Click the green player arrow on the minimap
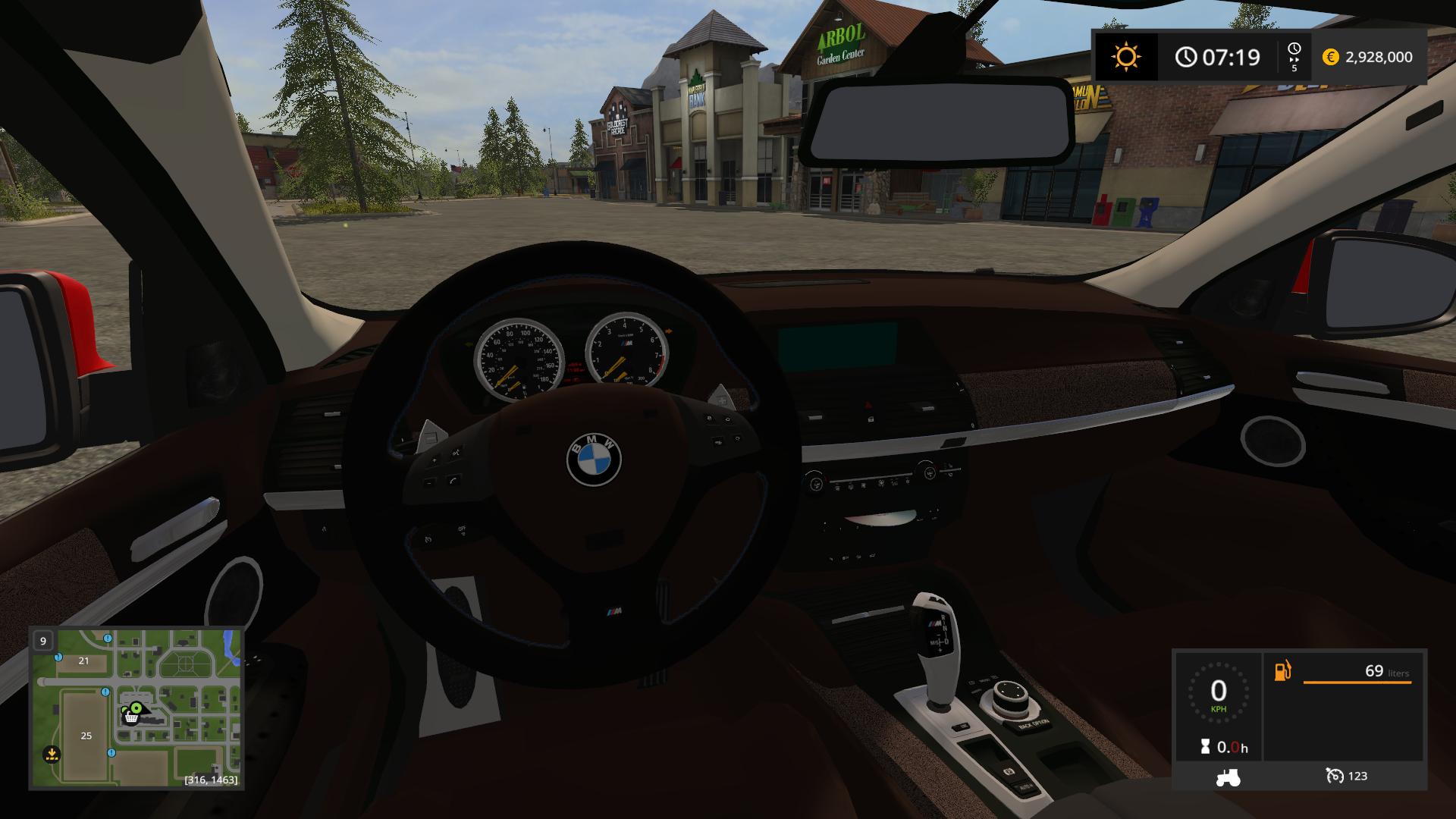This screenshot has height=819, width=1456. point(136,709)
